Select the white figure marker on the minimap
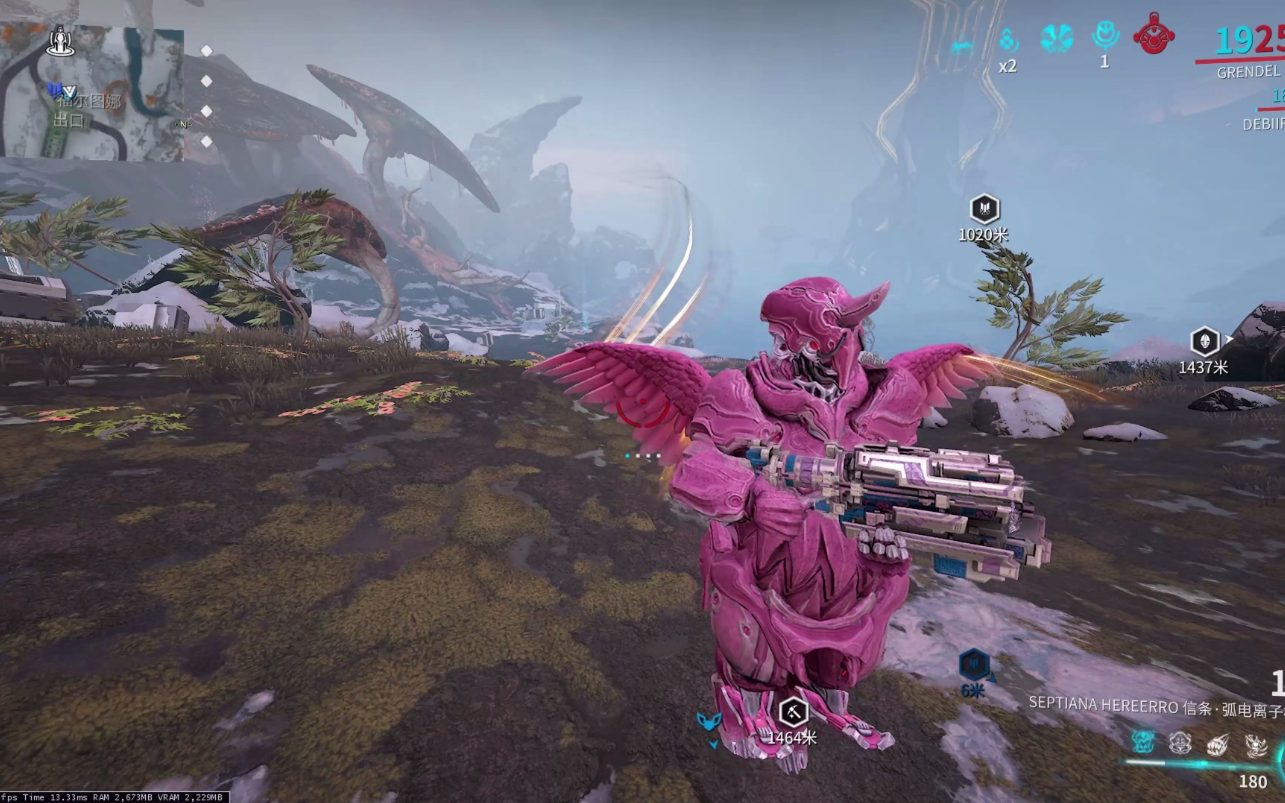This screenshot has height=803, width=1285. [61, 41]
